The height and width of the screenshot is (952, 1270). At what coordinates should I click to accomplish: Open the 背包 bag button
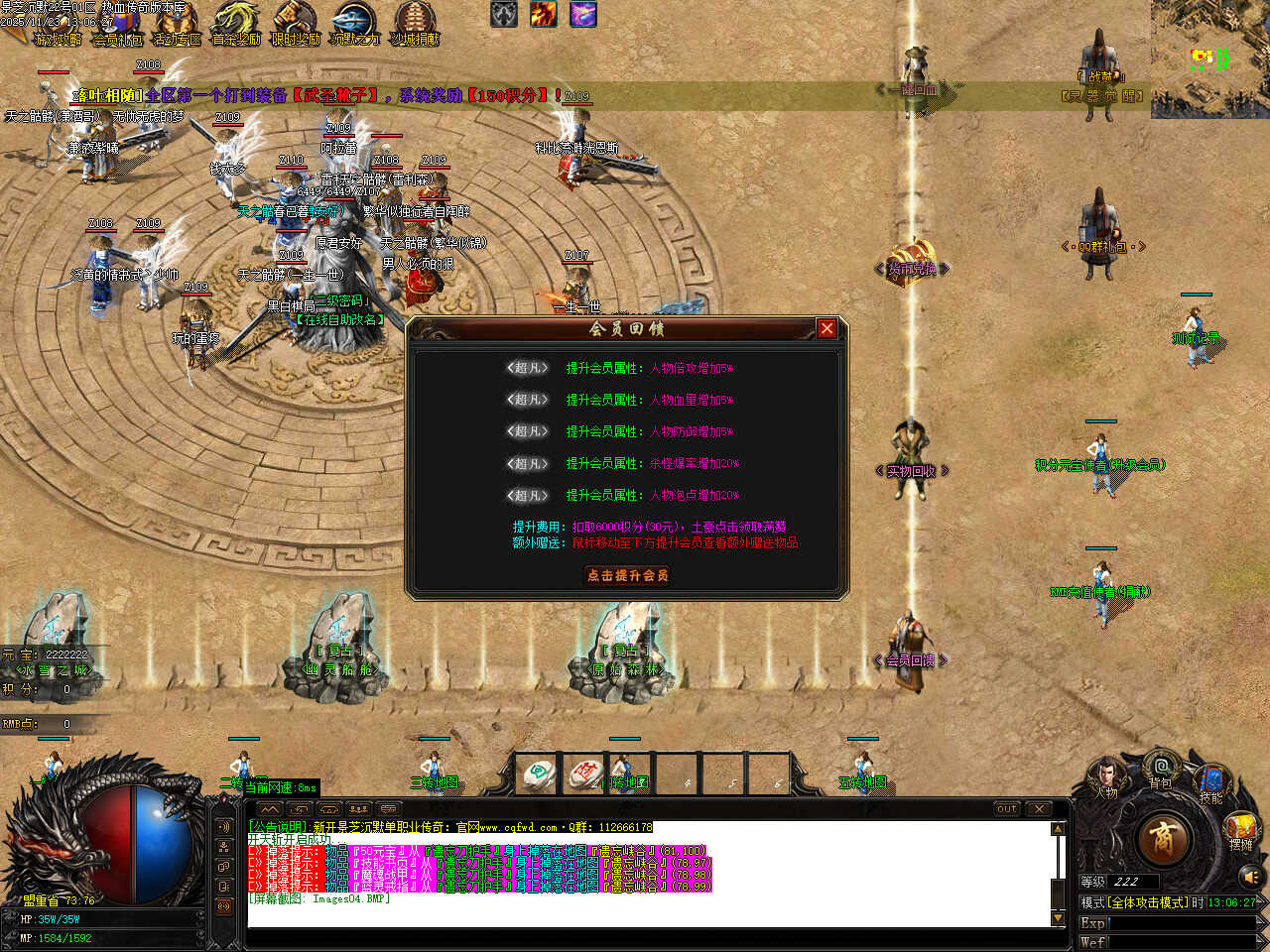tap(1160, 769)
